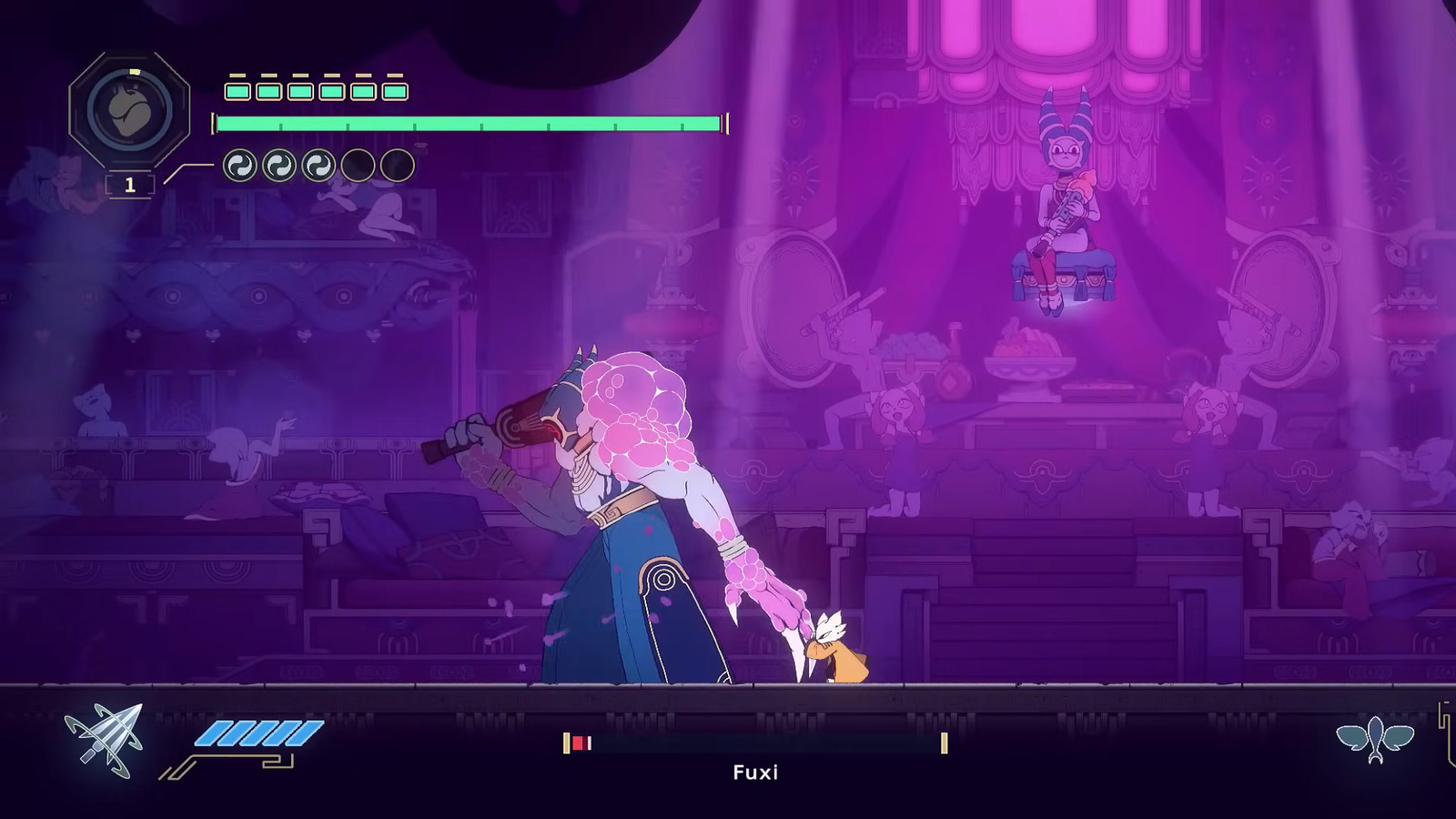
Task: Select the red damage segment on Fuxi's health bar
Action: point(579,741)
